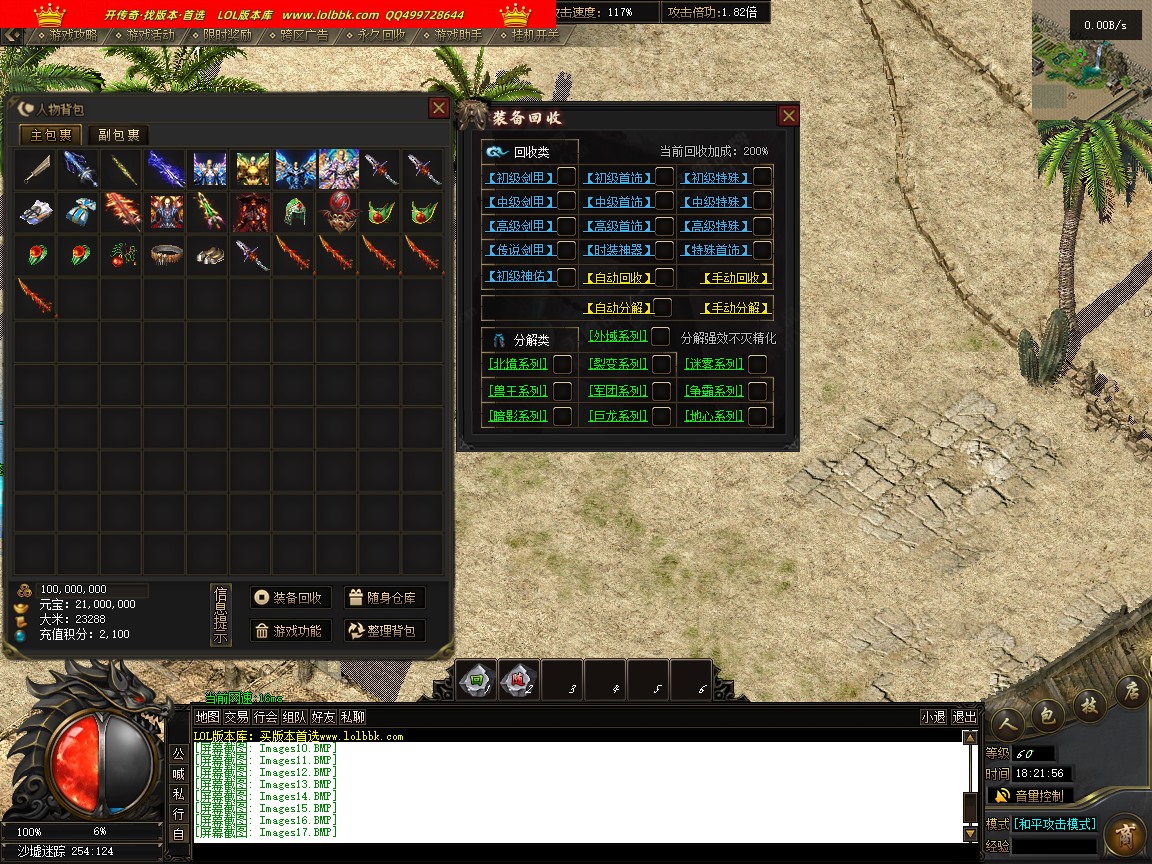Click the 手动分解 manual dismantle link
The image size is (1152, 864).
pyautogui.click(x=736, y=308)
